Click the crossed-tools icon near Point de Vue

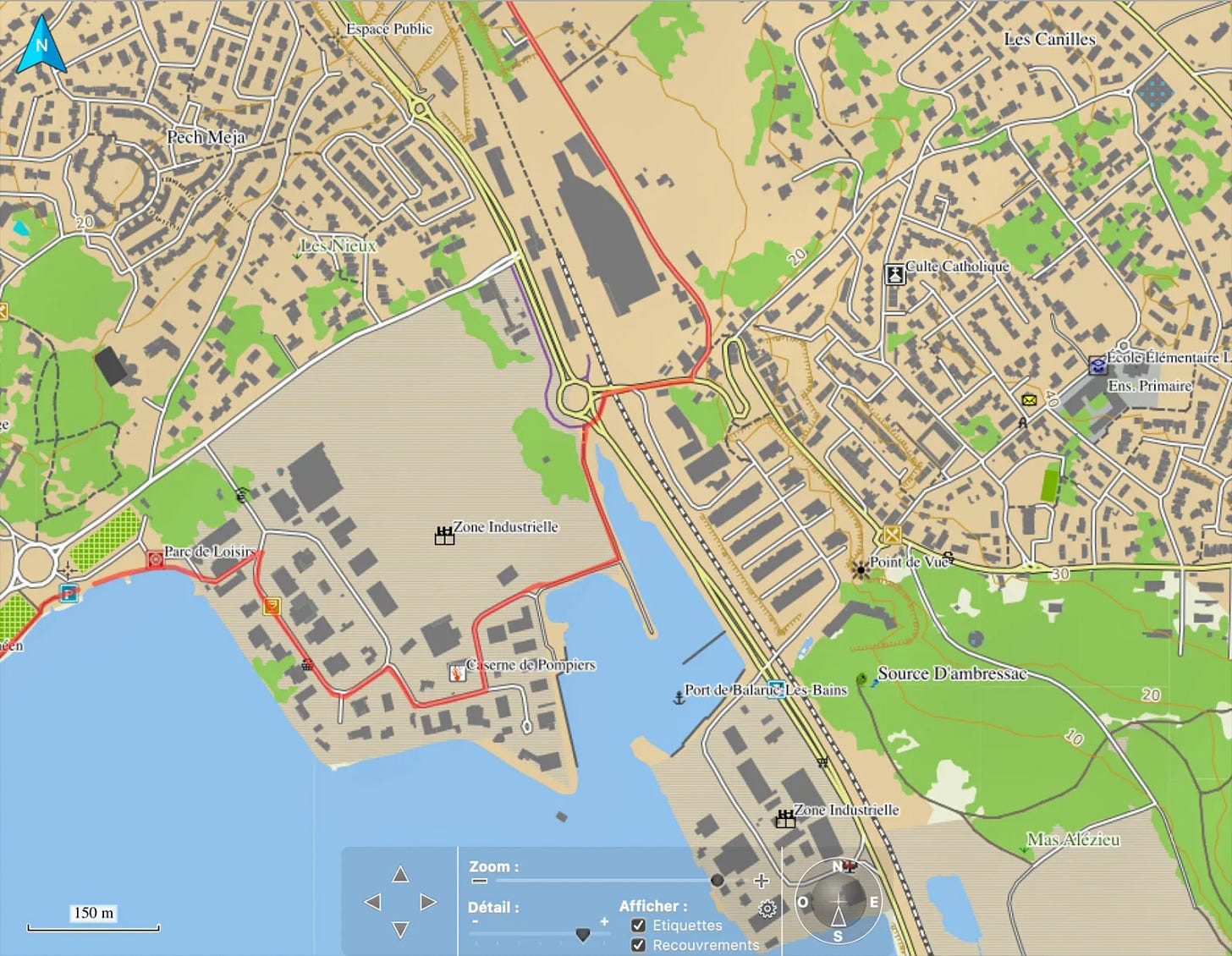pos(948,559)
